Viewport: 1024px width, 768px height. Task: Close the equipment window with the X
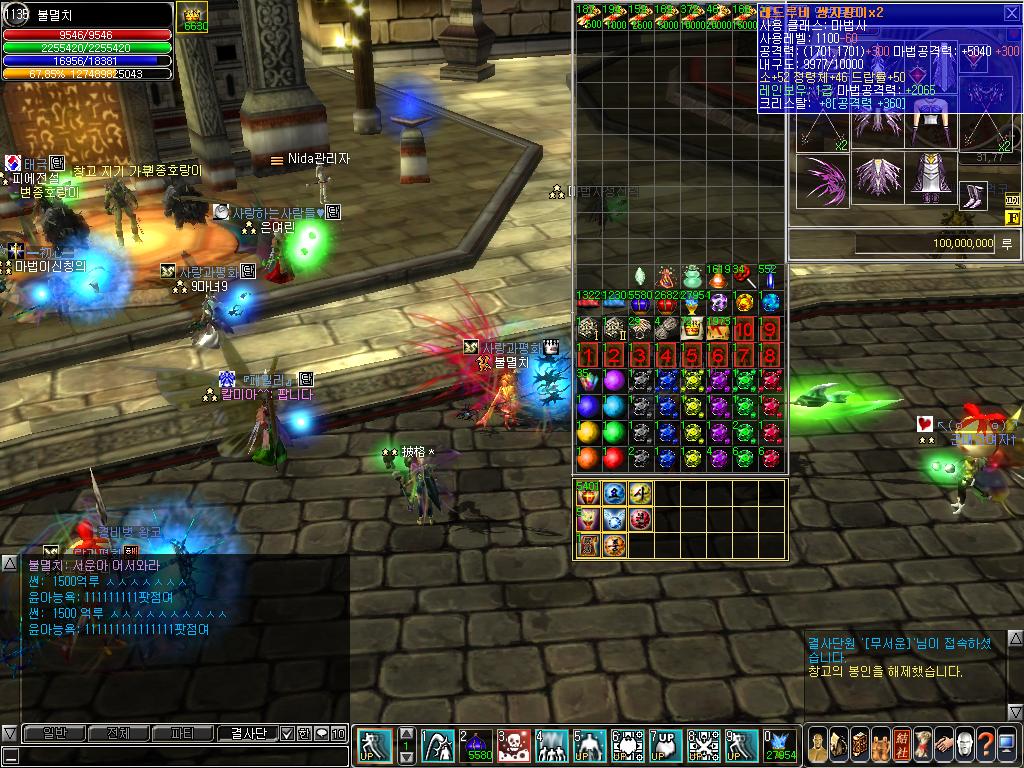coord(1010,13)
